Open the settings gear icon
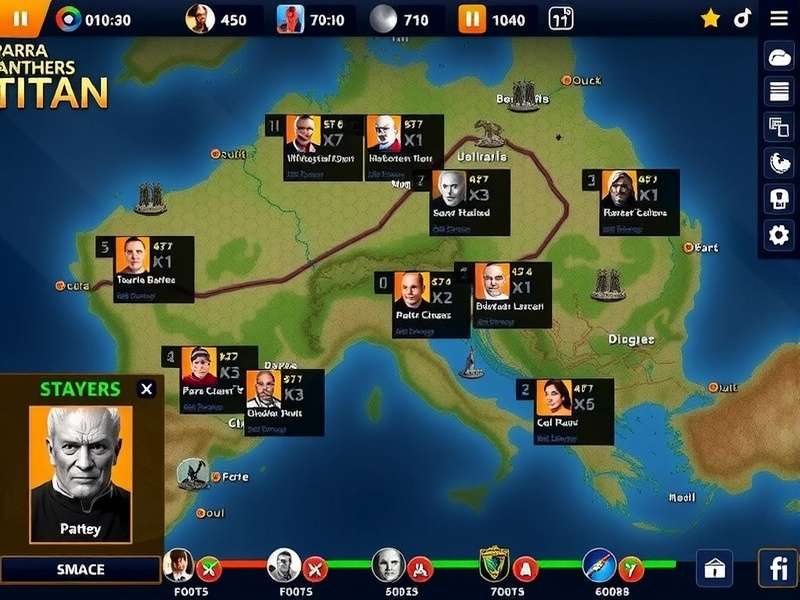 (778, 235)
